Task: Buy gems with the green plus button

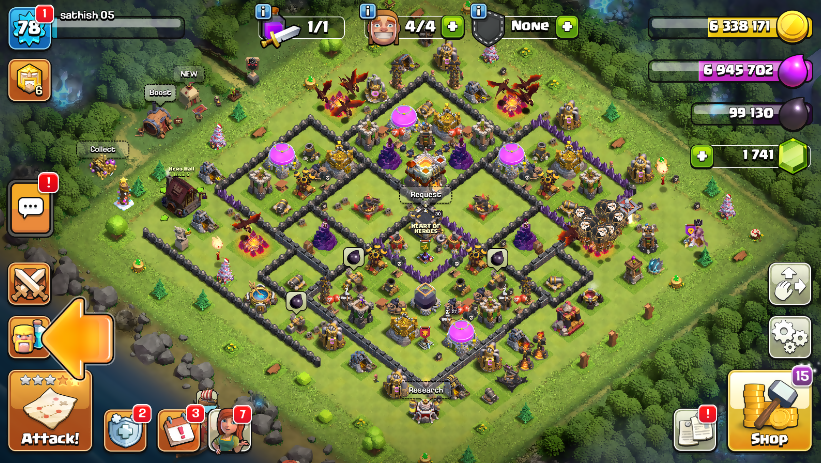Action: click(703, 156)
